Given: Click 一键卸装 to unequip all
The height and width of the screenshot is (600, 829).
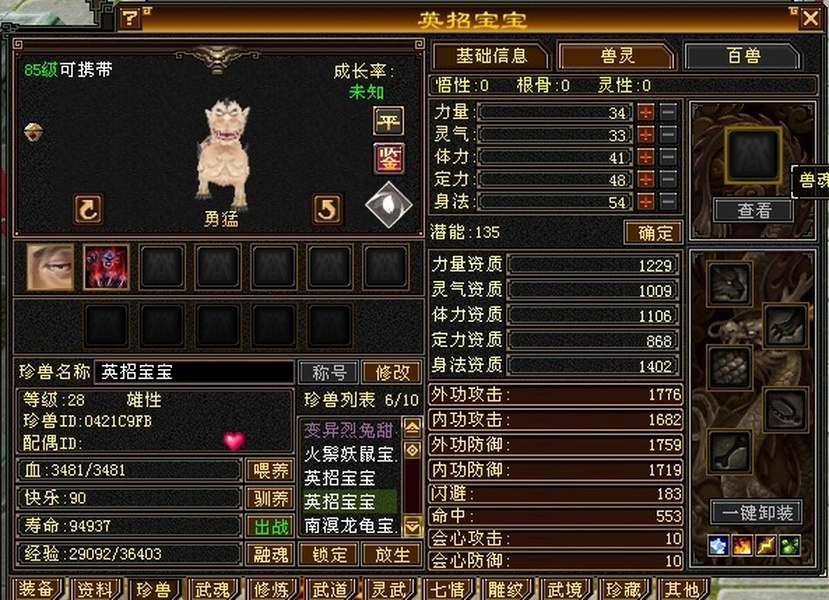Looking at the screenshot, I should coord(756,512).
